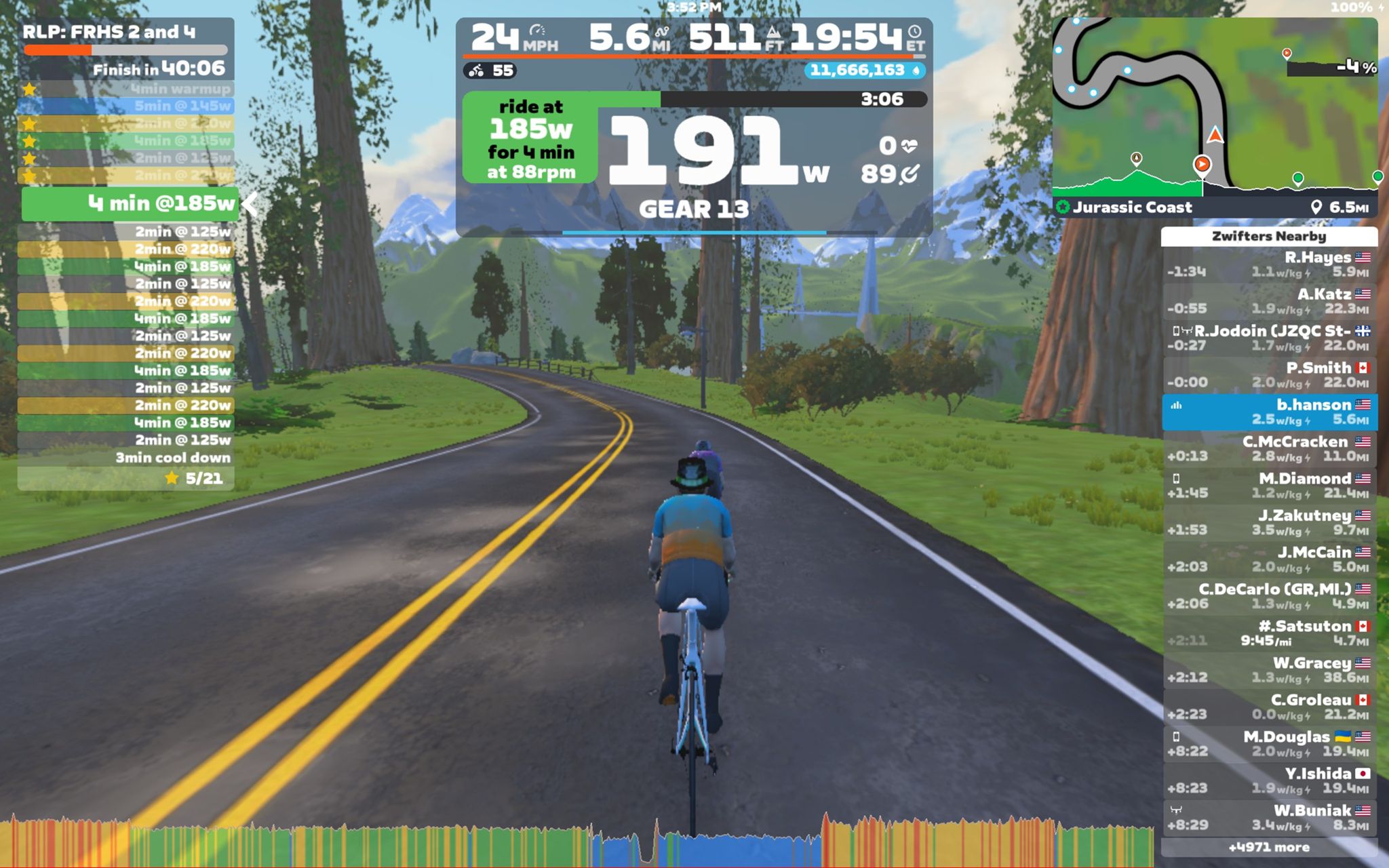Image resolution: width=1389 pixels, height=868 pixels.
Task: Select rider Y.Ishida
Action: (x=1268, y=781)
